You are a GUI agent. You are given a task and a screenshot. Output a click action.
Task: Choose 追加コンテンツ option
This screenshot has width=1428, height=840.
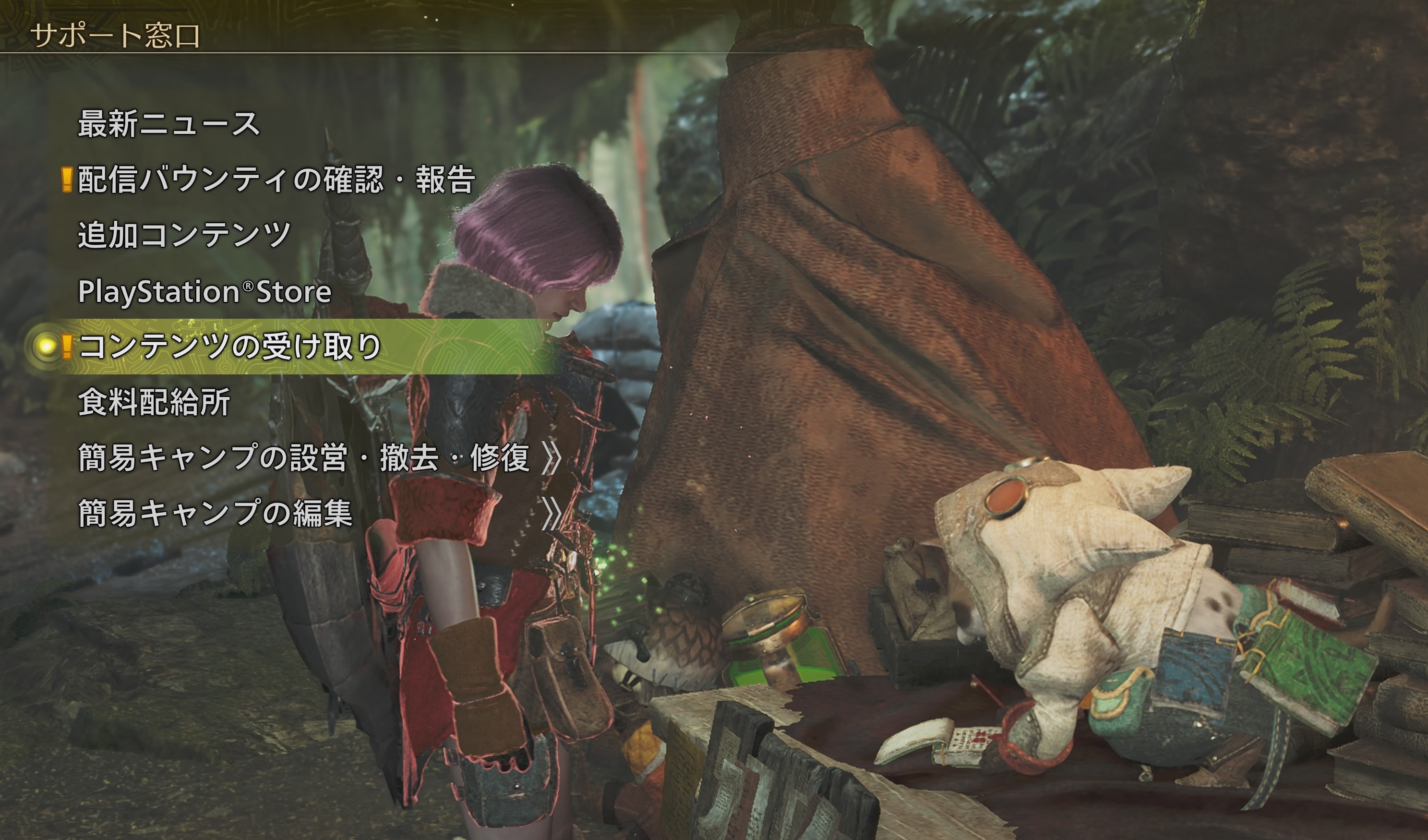point(184,235)
